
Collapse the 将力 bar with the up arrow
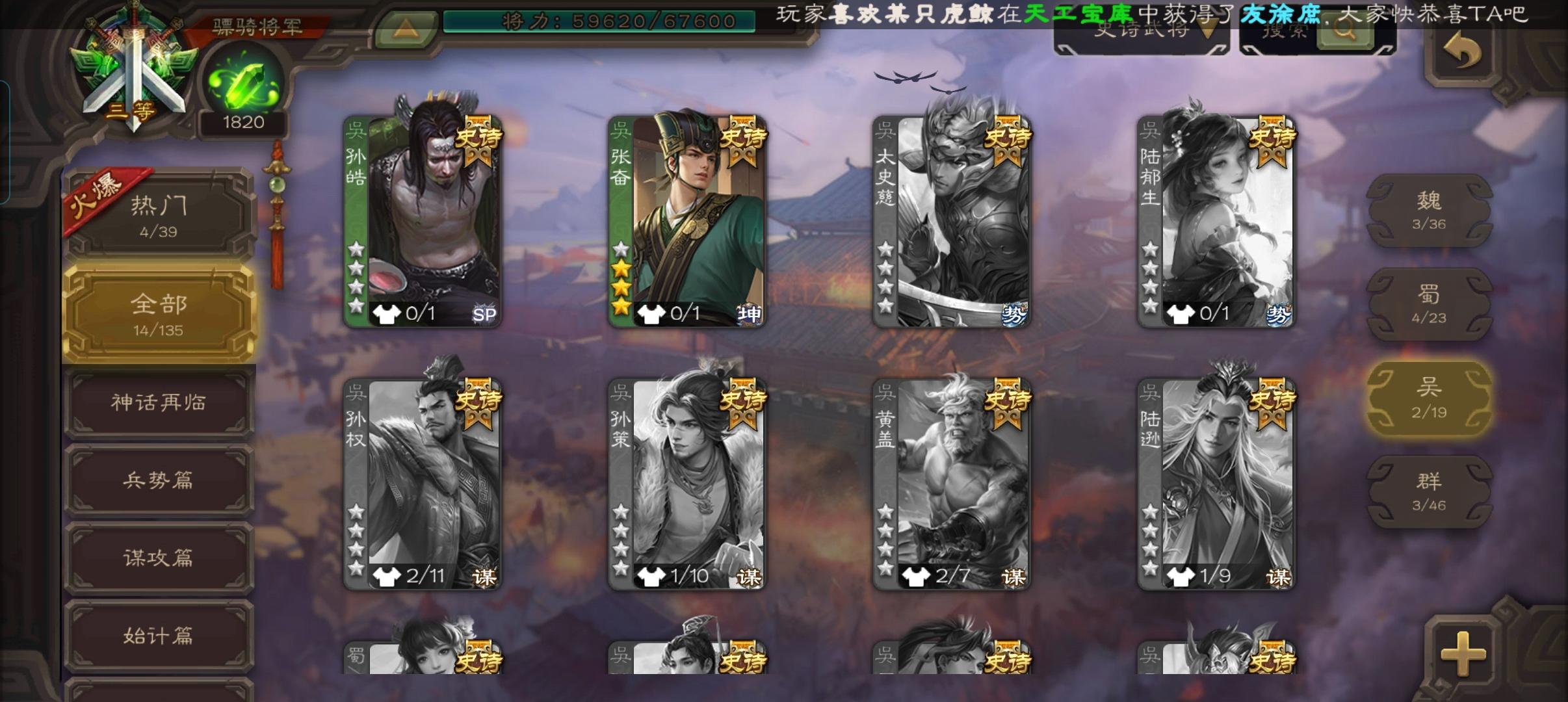pyautogui.click(x=407, y=26)
